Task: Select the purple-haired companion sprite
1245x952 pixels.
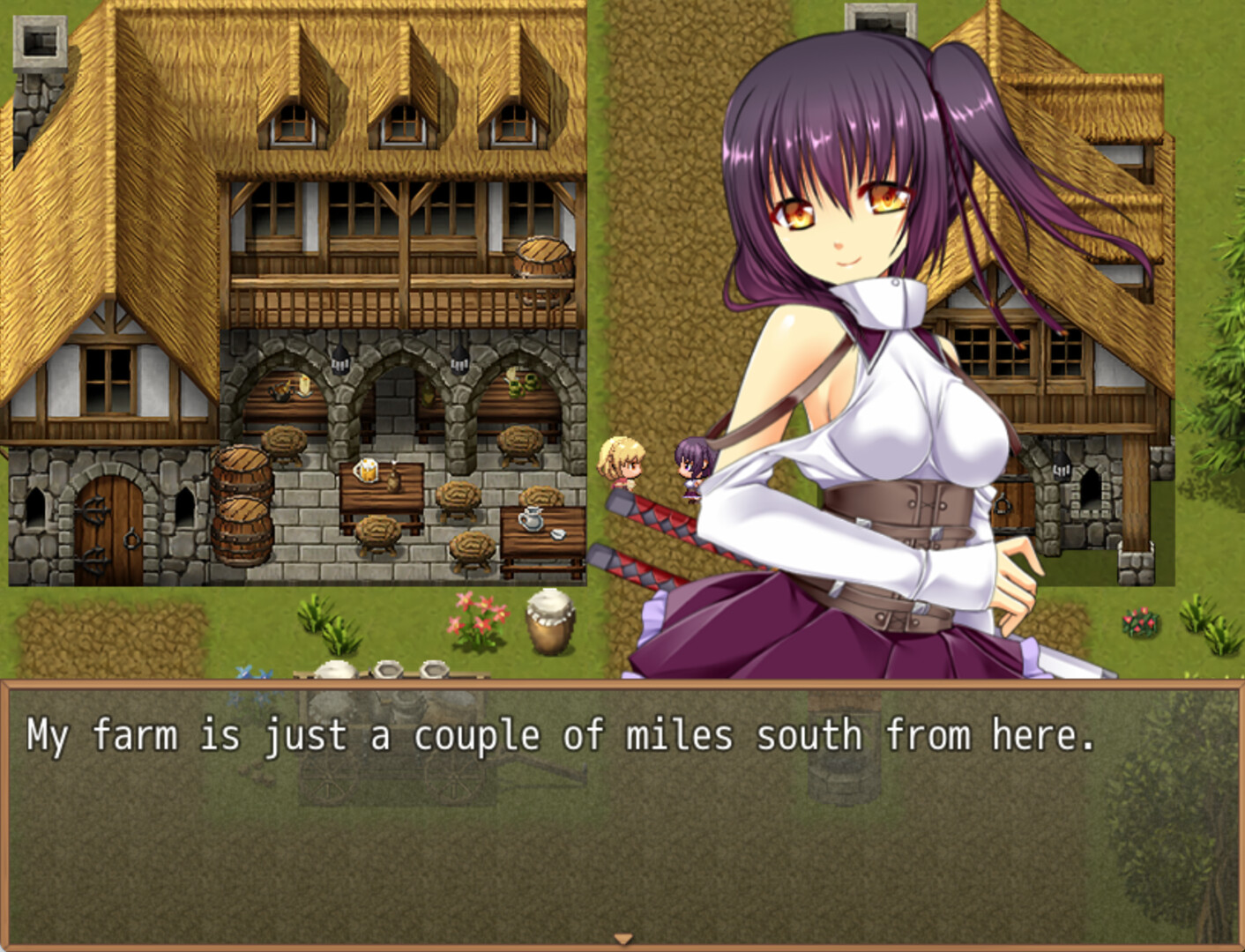Action: [x=692, y=467]
